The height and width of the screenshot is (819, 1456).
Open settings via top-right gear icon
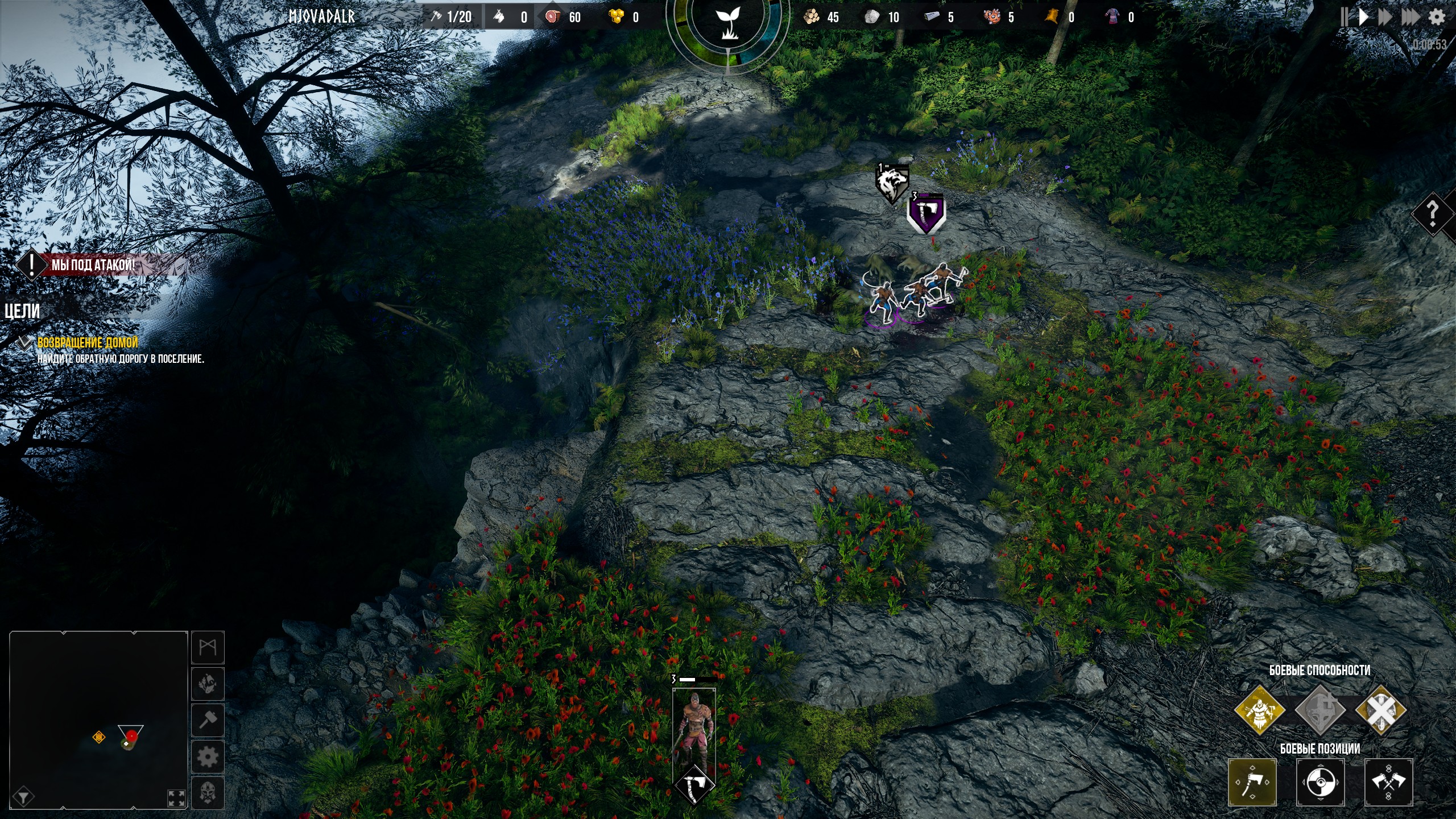(1437, 17)
